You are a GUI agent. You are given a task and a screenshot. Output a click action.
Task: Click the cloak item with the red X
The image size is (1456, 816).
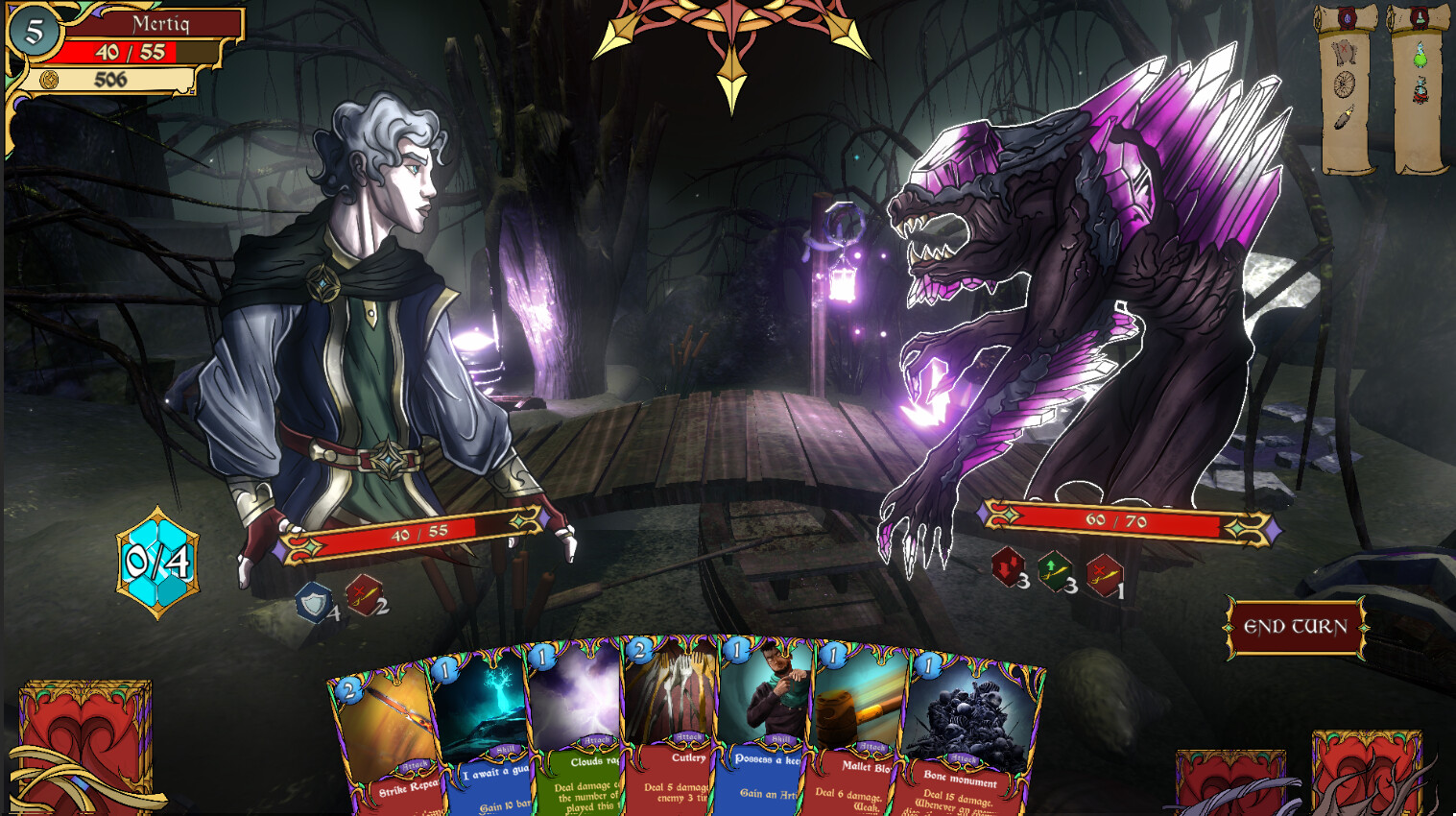point(1346,54)
